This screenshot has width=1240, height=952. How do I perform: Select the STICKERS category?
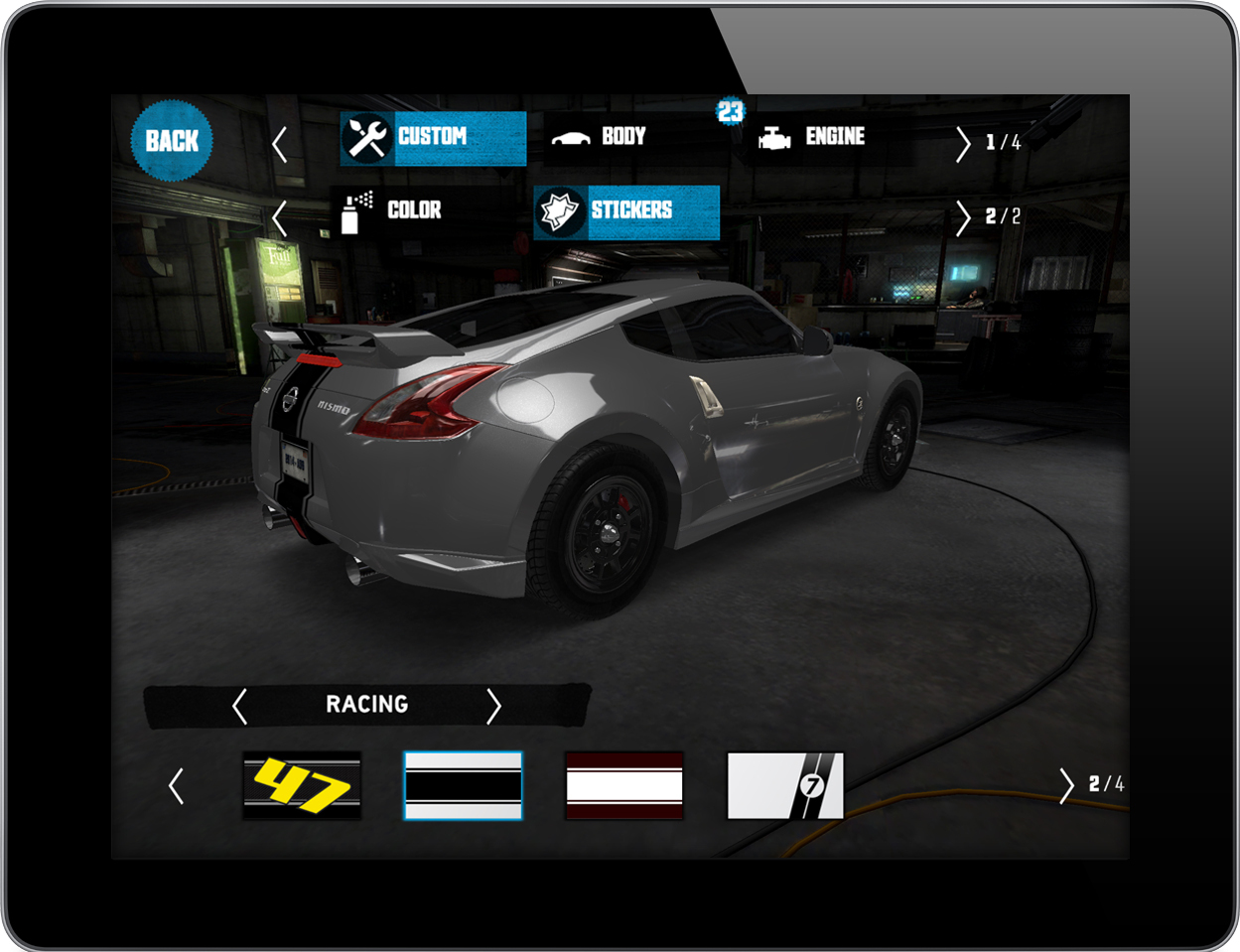point(626,211)
